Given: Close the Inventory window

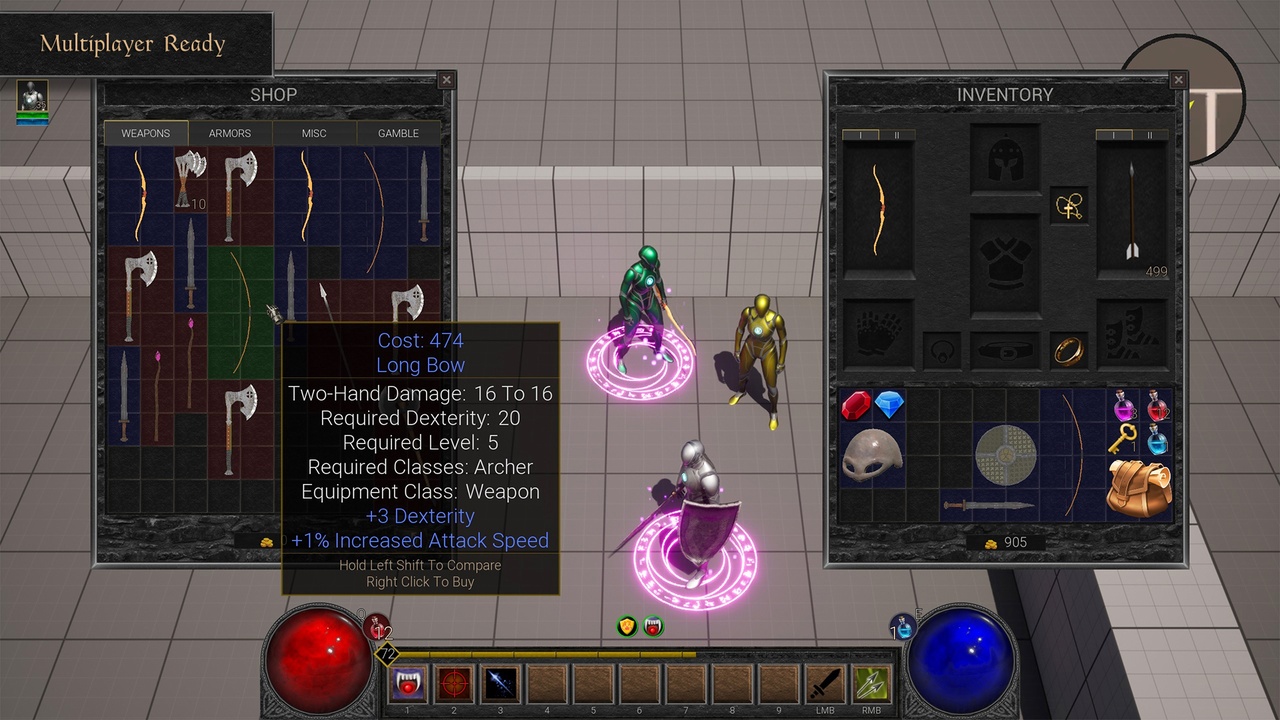Looking at the screenshot, I should pyautogui.click(x=1178, y=81).
